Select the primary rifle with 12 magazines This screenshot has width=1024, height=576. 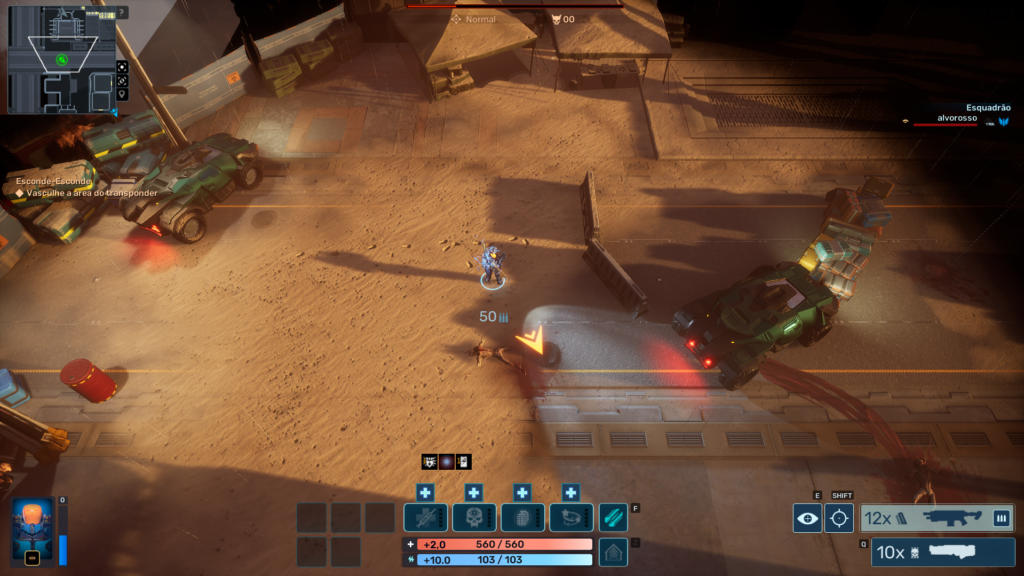coord(937,518)
